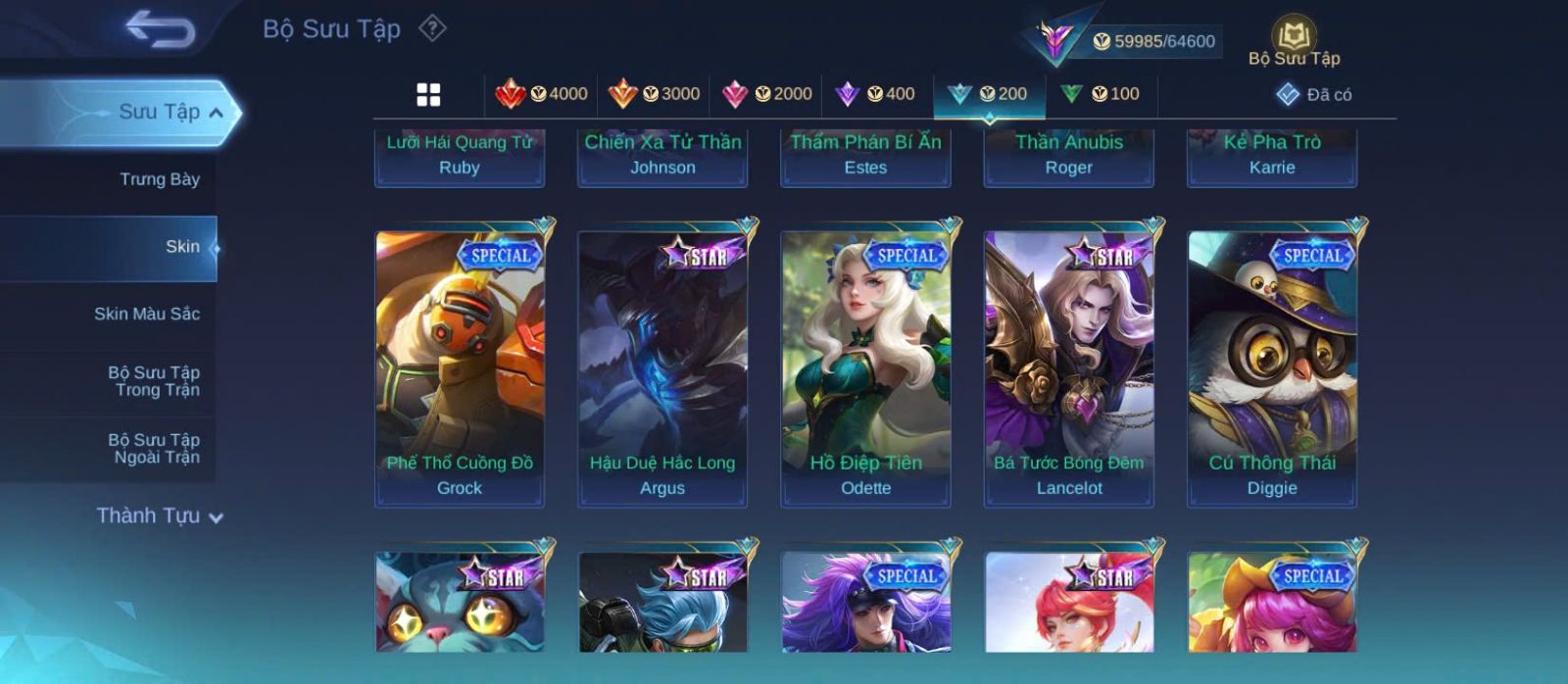Viewport: 1568px width, 684px height.
Task: Show all skins with grid filter
Action: click(428, 94)
